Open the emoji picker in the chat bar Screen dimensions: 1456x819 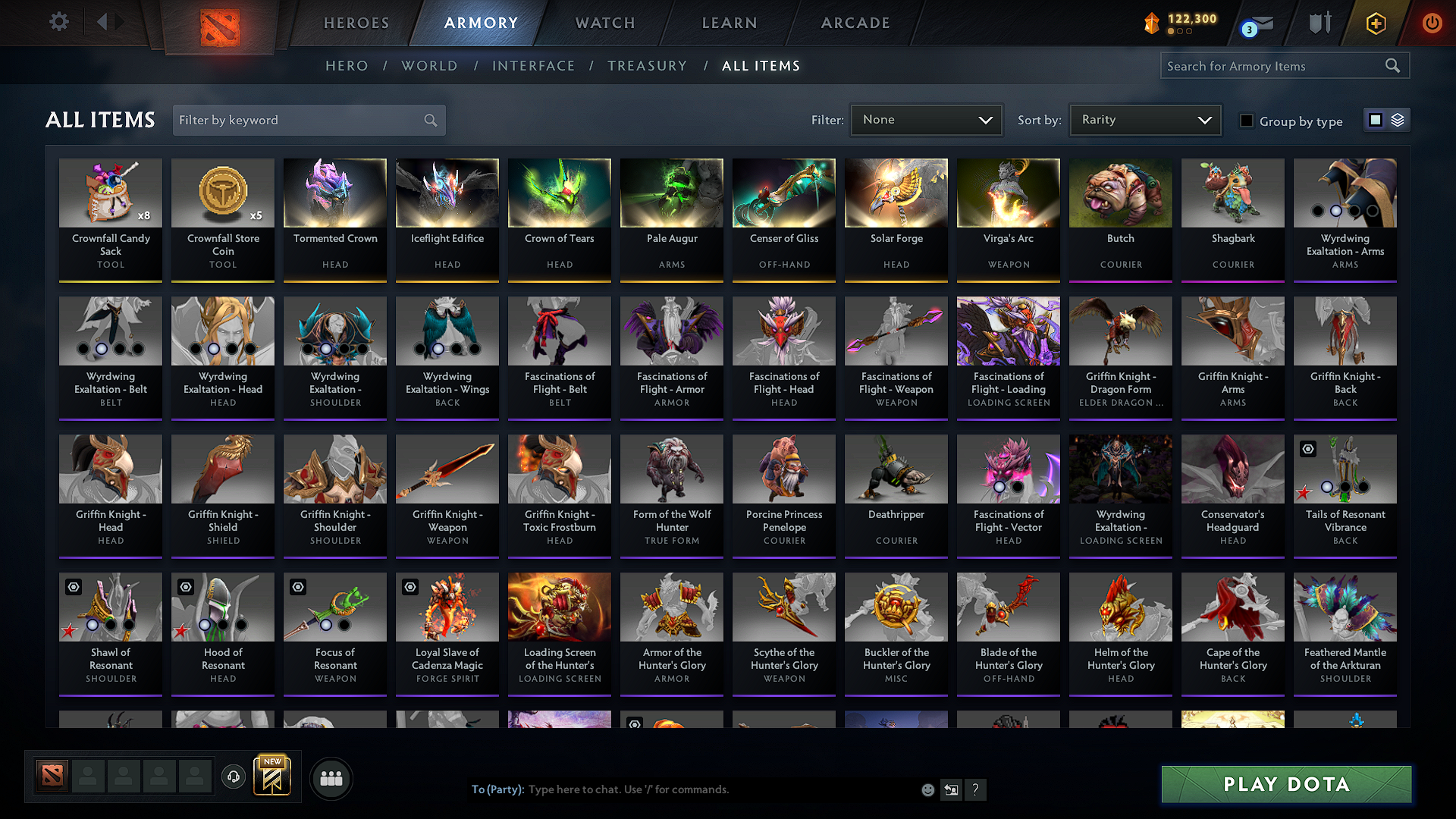point(928,789)
